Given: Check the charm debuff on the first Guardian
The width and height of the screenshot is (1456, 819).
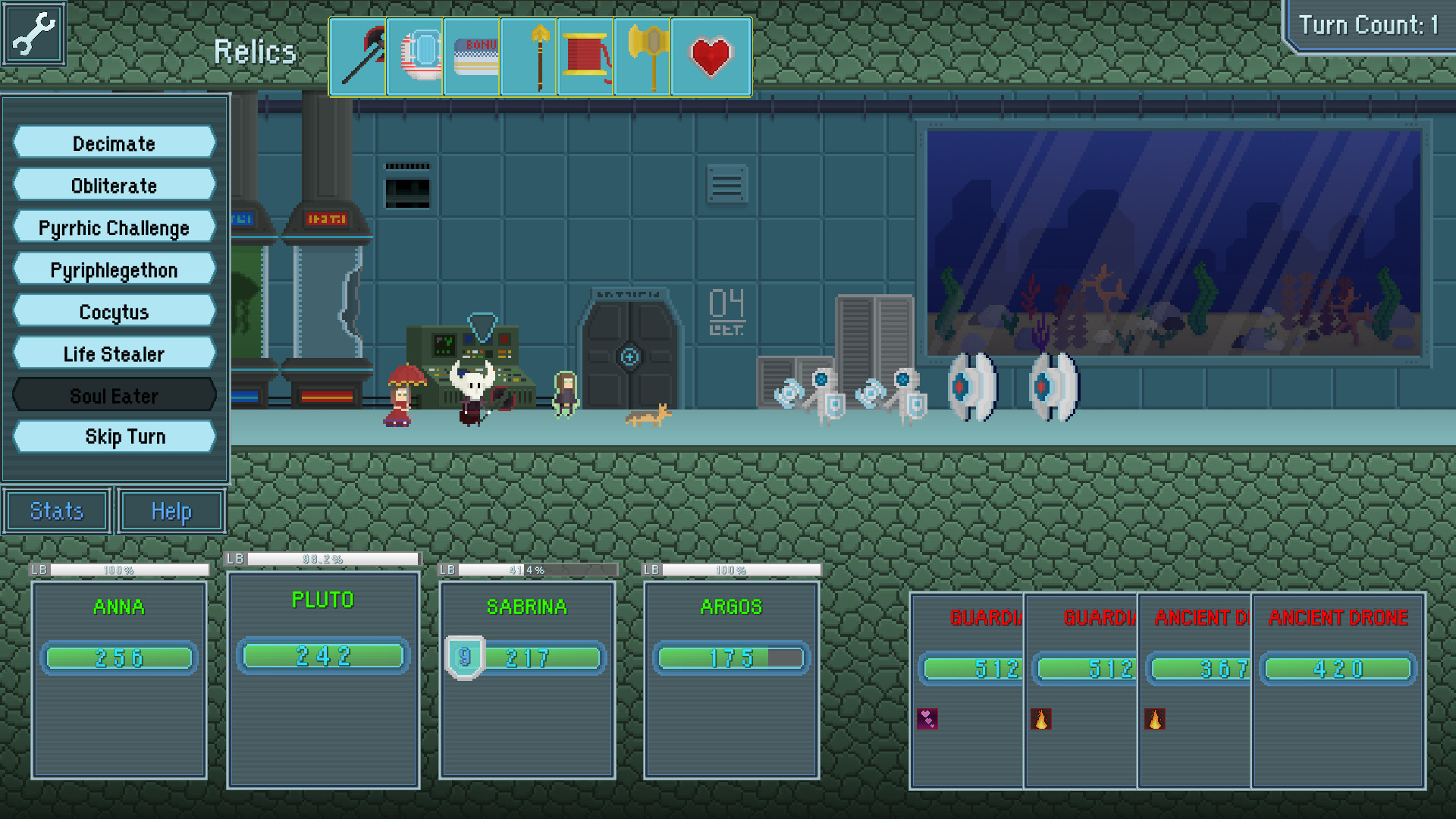Looking at the screenshot, I should click(x=927, y=718).
